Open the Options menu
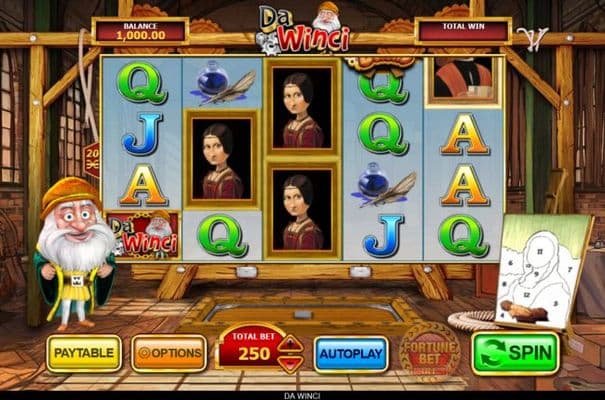Image resolution: width=605 pixels, height=400 pixels. point(169,353)
